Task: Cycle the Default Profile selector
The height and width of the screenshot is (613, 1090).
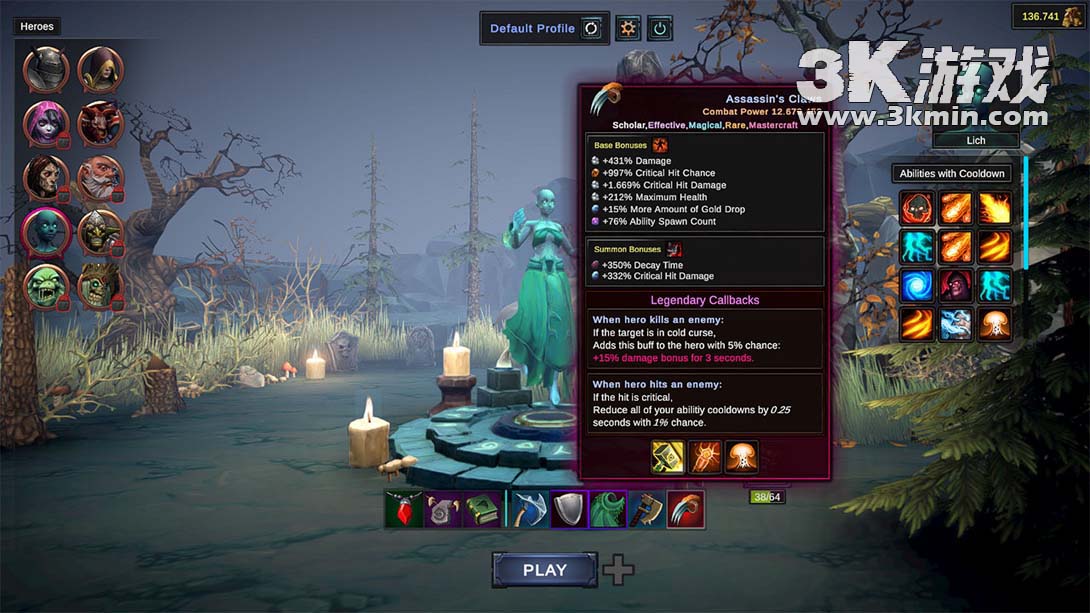Action: (x=591, y=28)
